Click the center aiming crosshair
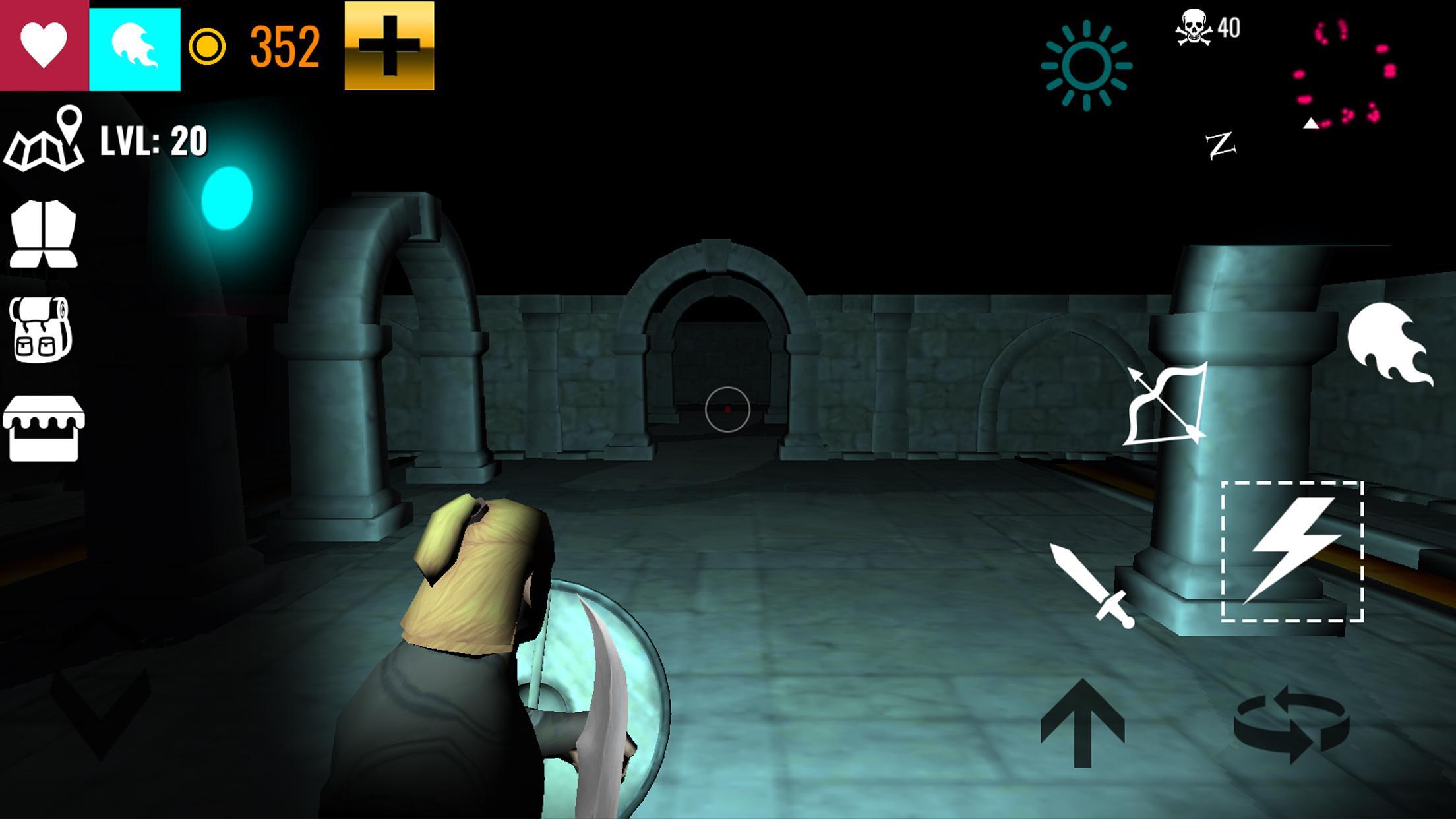Screen dimensions: 1456x819 (x=727, y=410)
